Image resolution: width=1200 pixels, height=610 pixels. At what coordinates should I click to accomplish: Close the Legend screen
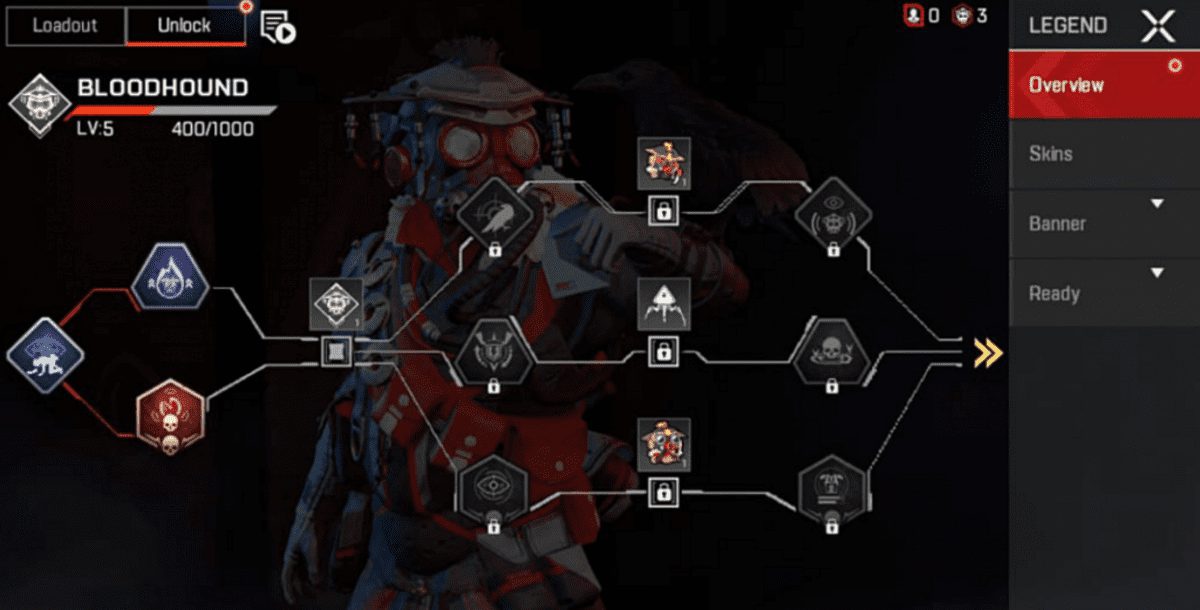(1158, 26)
